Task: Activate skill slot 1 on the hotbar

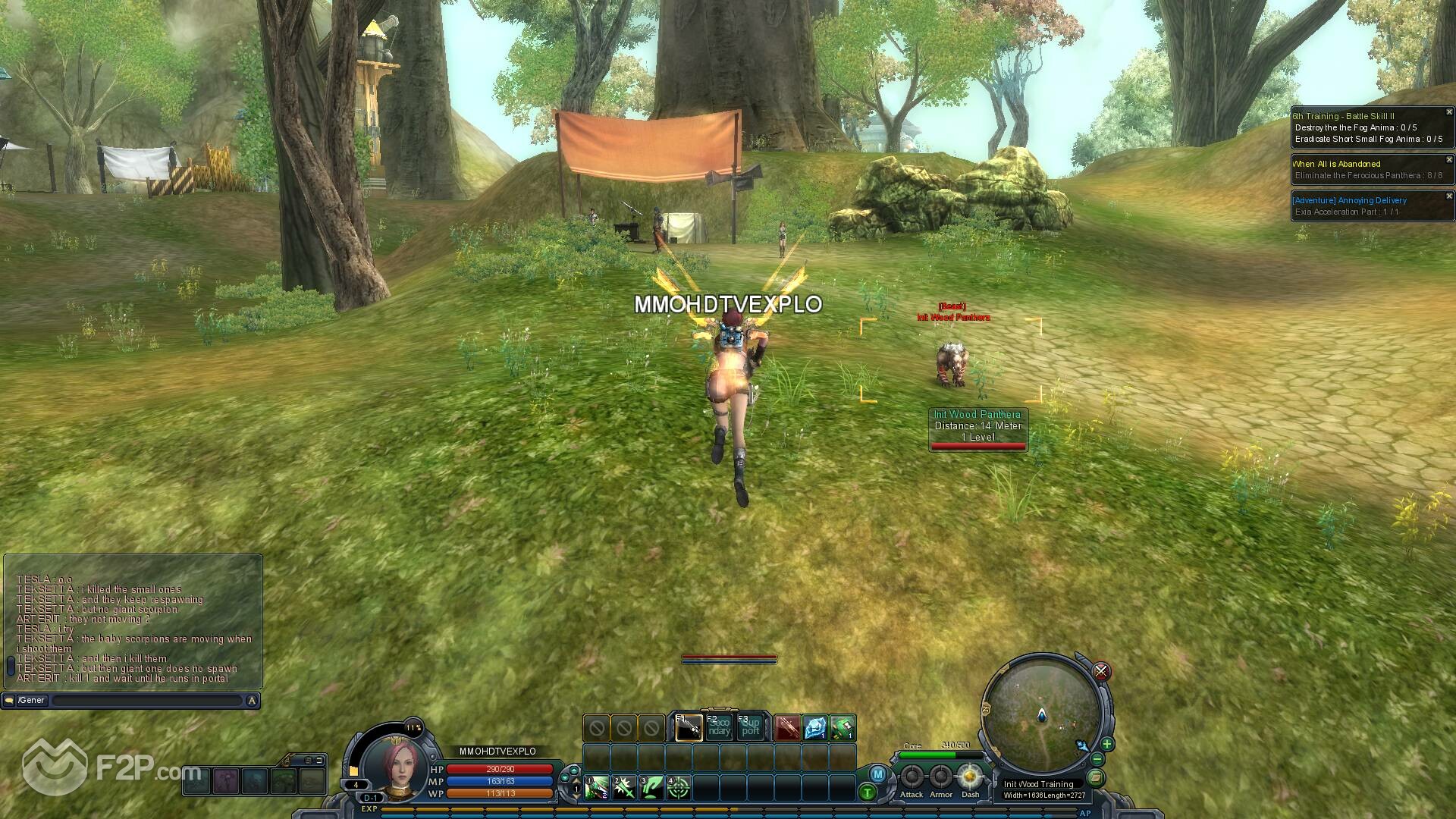Action: coord(596,787)
